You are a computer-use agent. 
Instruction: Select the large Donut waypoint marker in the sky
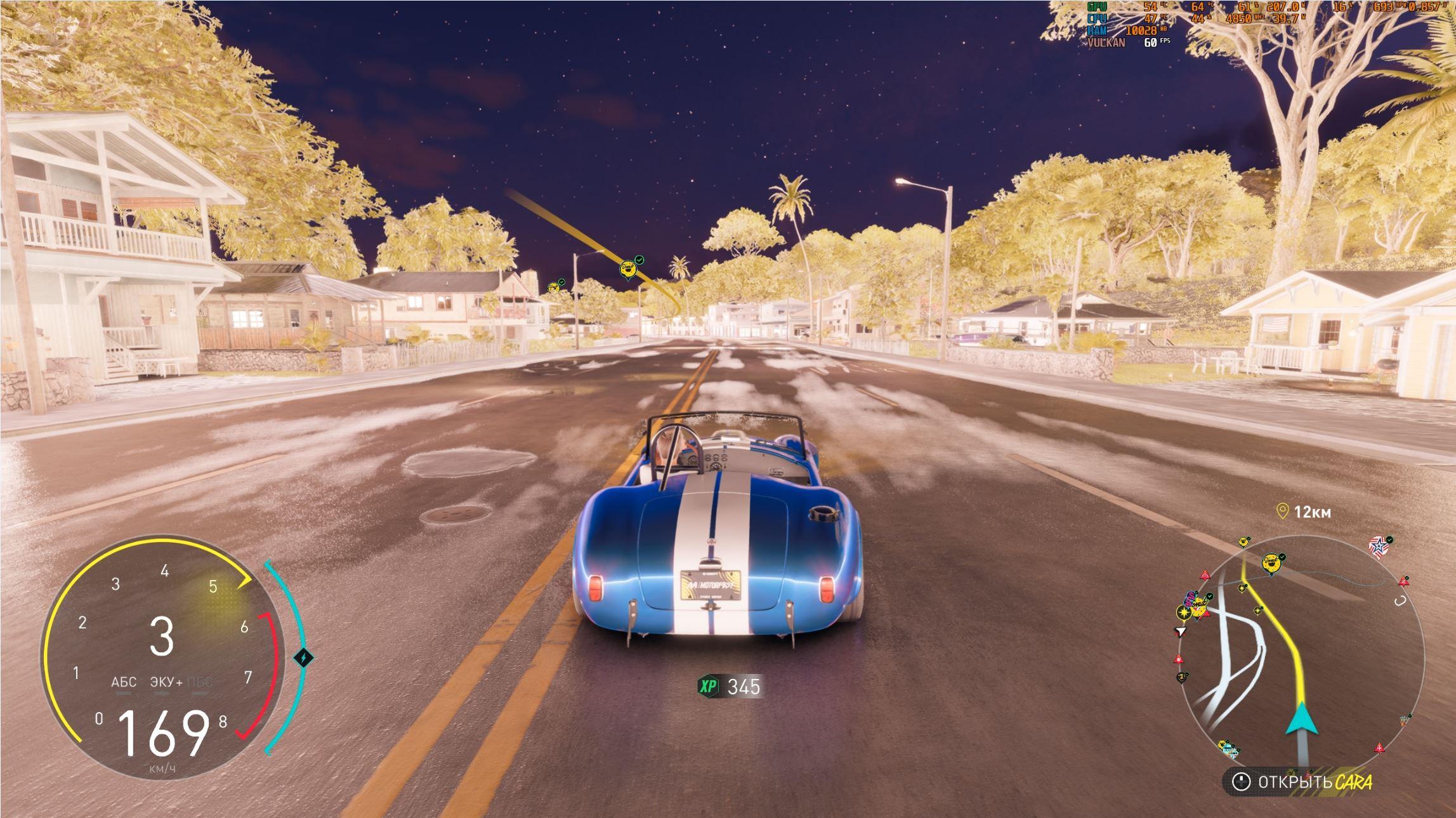[x=628, y=269]
